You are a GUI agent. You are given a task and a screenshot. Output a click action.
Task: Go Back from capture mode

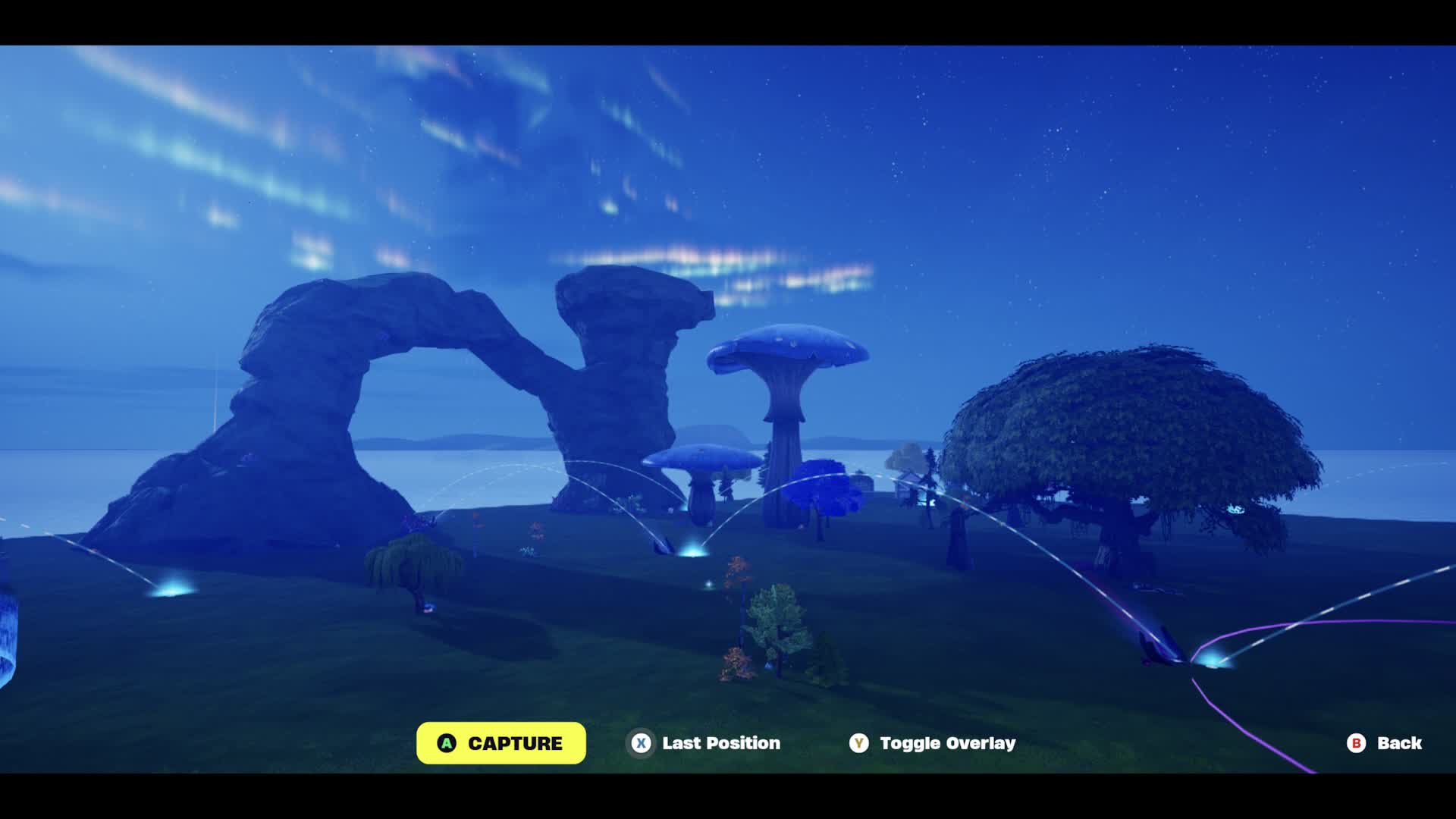(1384, 743)
